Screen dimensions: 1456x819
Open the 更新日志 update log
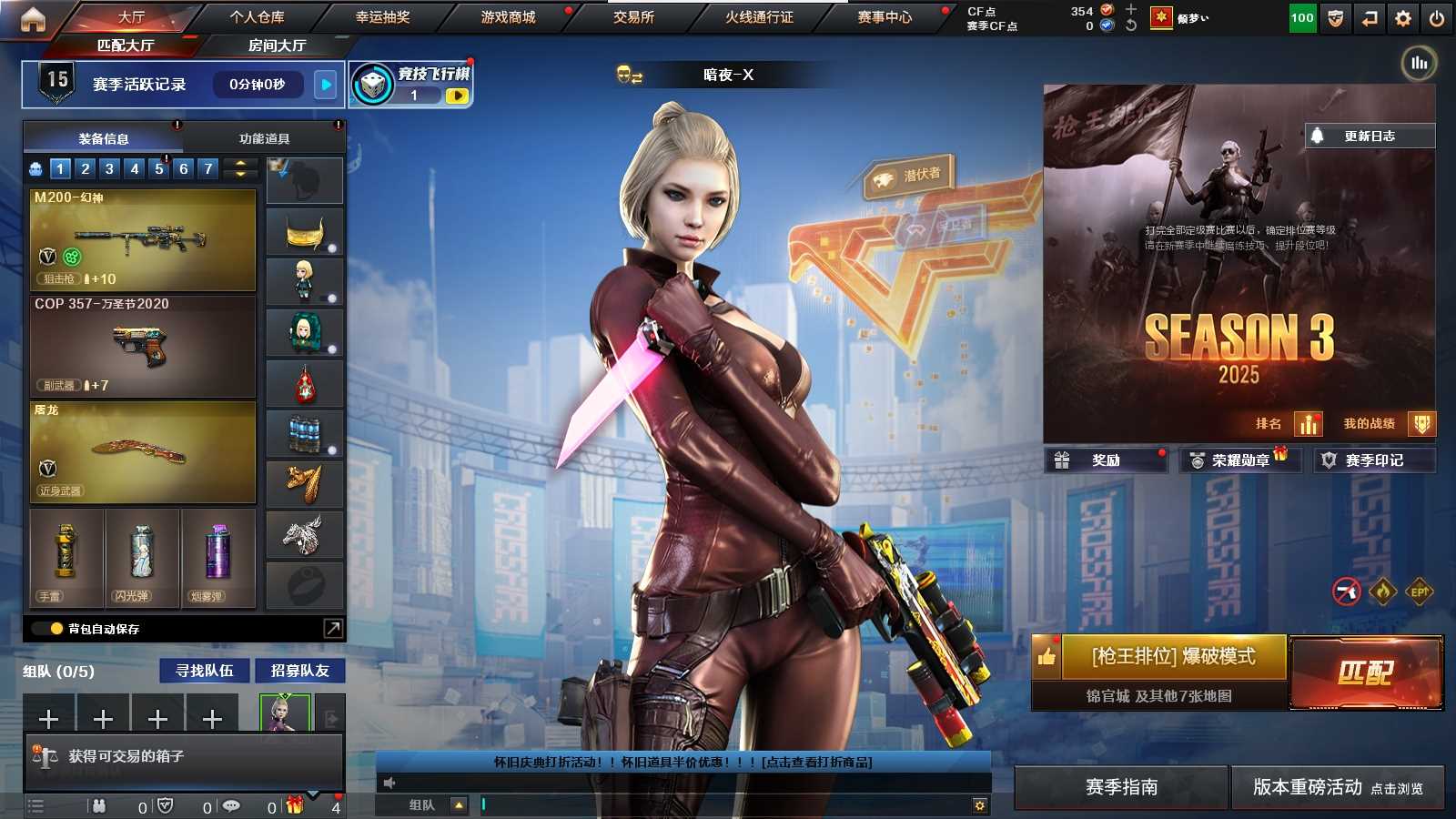click(1369, 135)
